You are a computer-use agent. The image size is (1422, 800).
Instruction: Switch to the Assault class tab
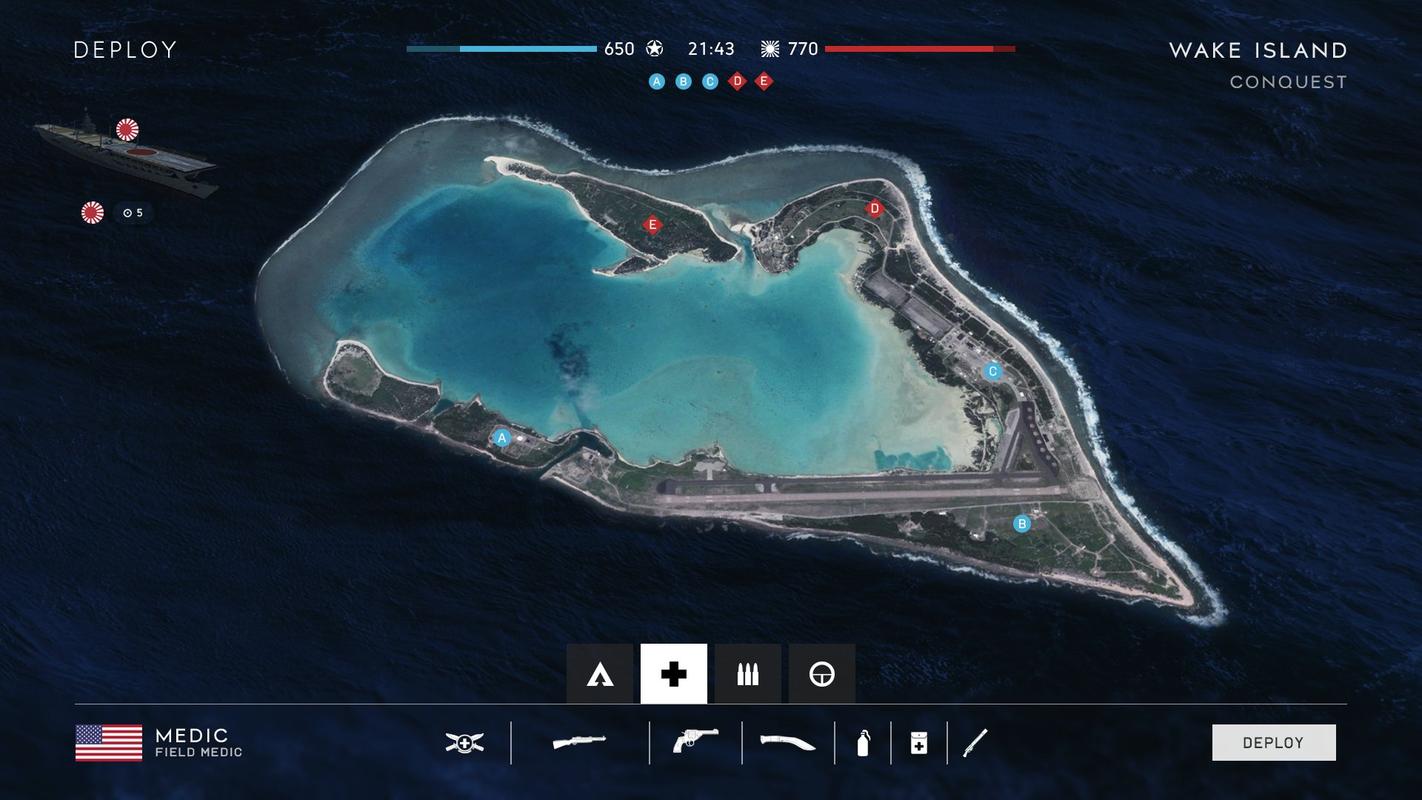[600, 675]
